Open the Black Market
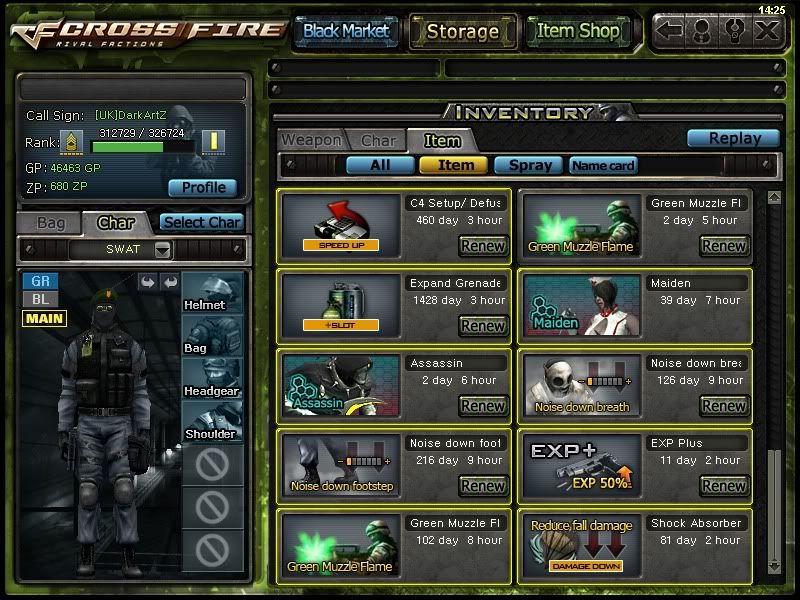The width and height of the screenshot is (800, 600). [x=346, y=31]
